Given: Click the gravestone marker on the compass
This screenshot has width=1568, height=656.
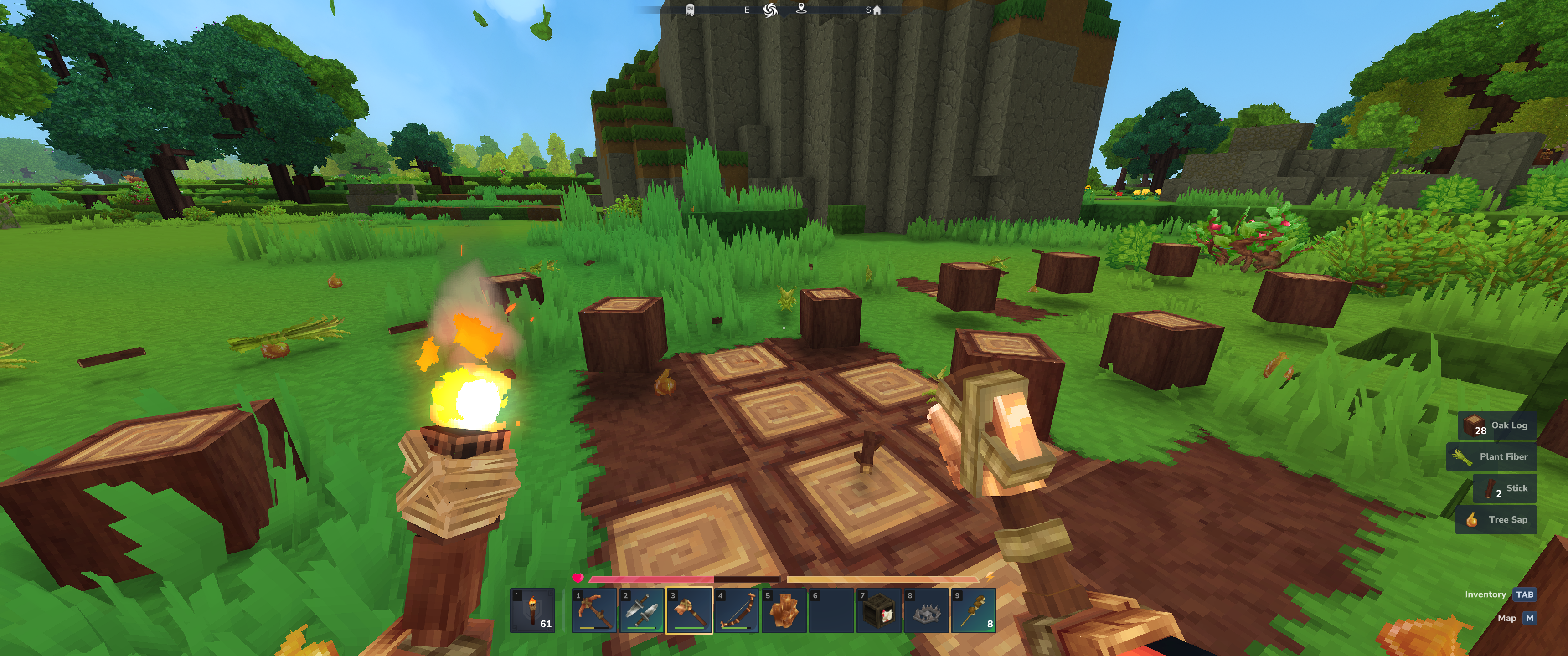Looking at the screenshot, I should click(x=690, y=10).
